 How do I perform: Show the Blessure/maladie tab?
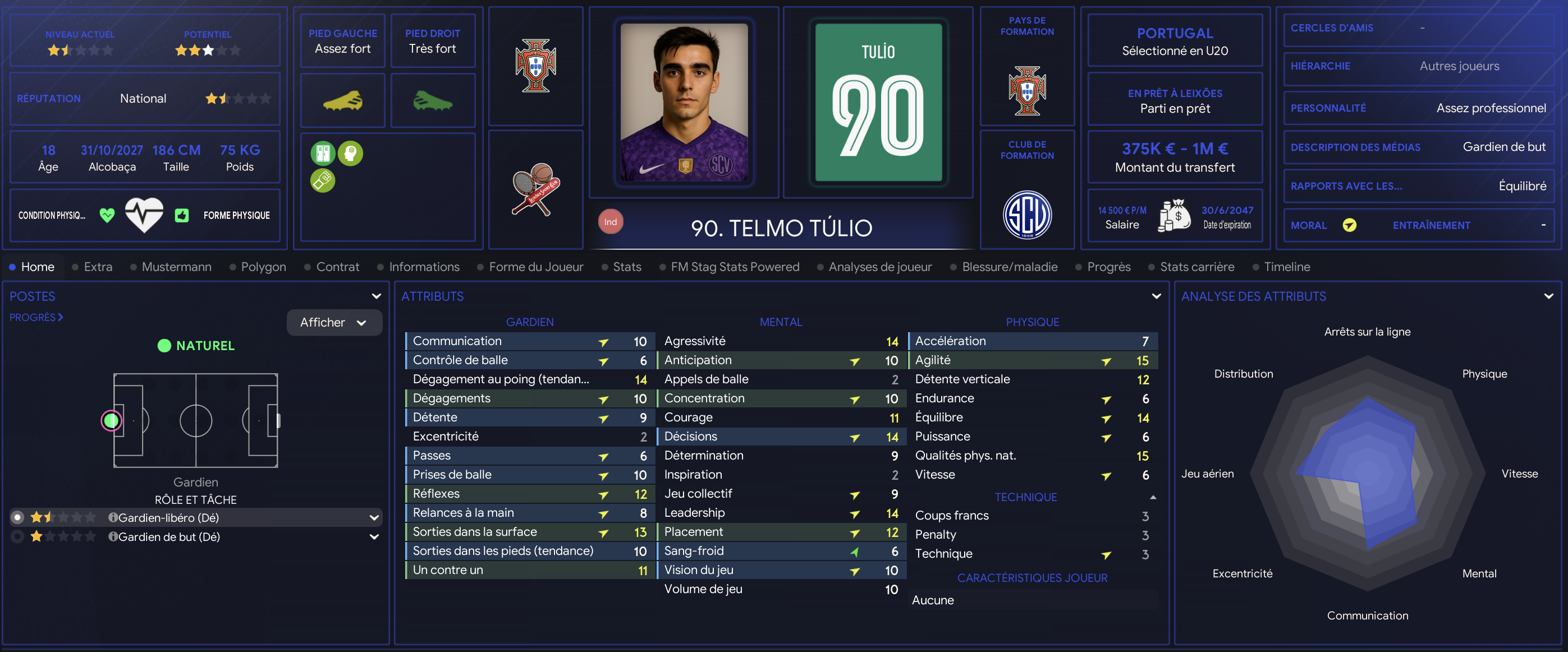1009,267
